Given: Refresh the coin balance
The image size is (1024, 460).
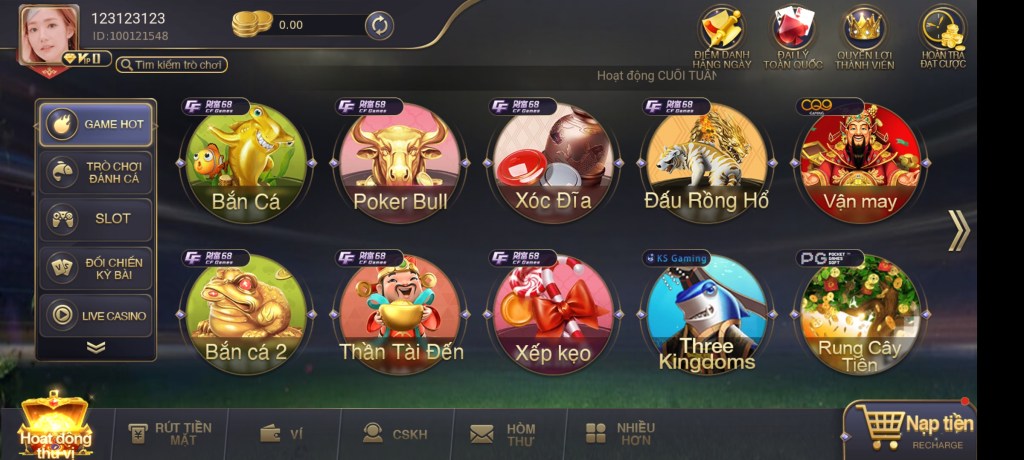Looking at the screenshot, I should (x=379, y=25).
